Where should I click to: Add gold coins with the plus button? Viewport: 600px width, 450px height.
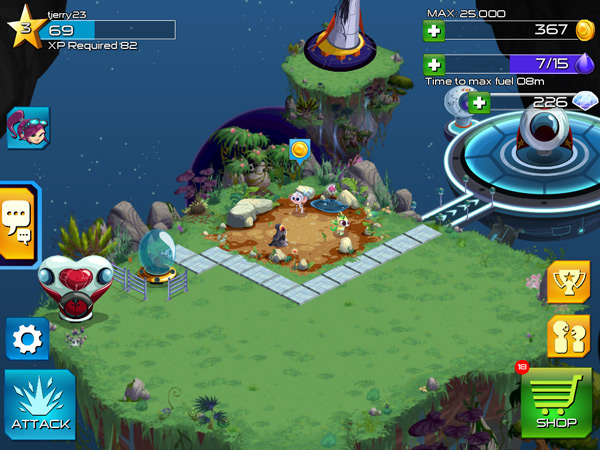434,30
